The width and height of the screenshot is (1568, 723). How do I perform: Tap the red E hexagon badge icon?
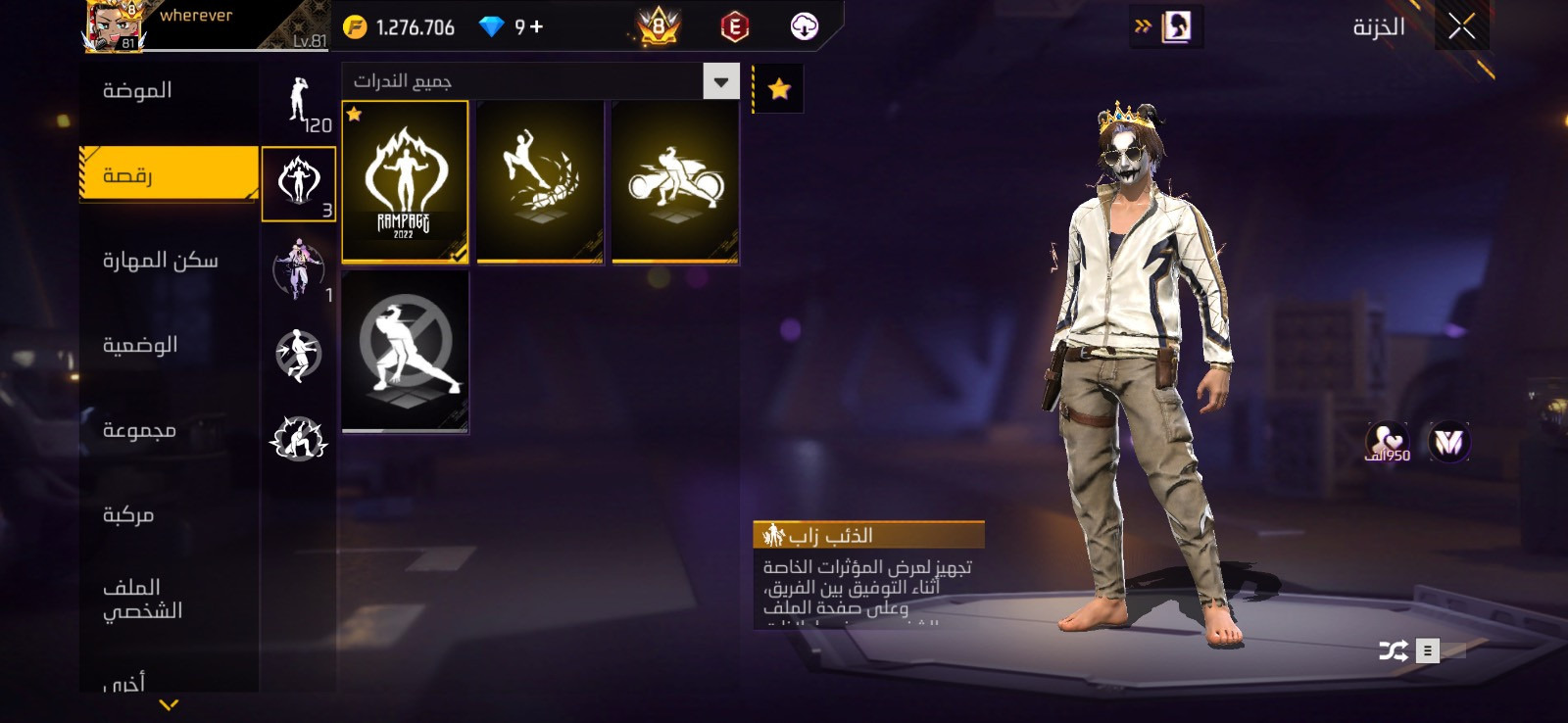coord(734,27)
